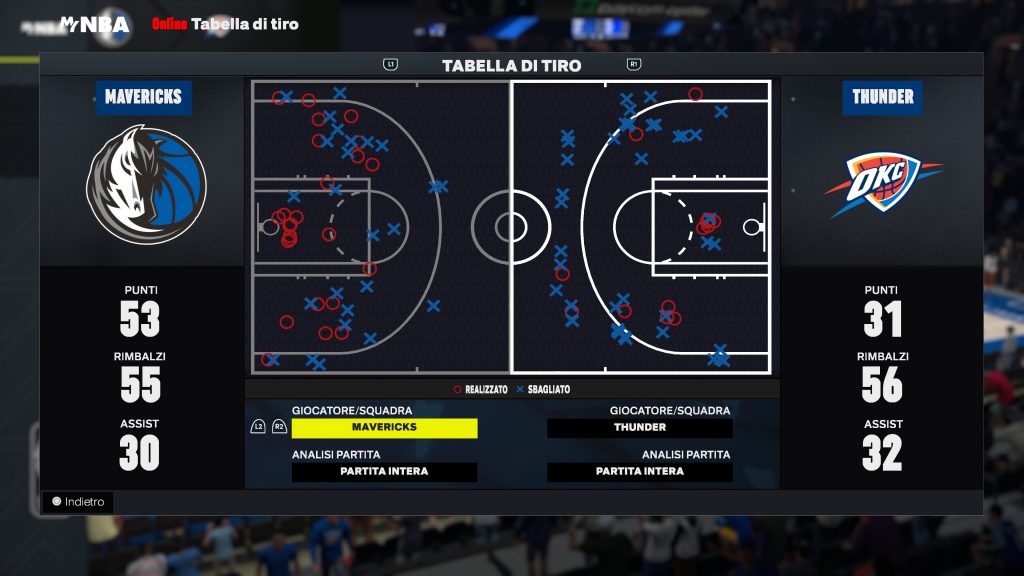The height and width of the screenshot is (576, 1024).
Task: Open Partita Intera option beneath the Mavericks selector
Action: pos(384,472)
